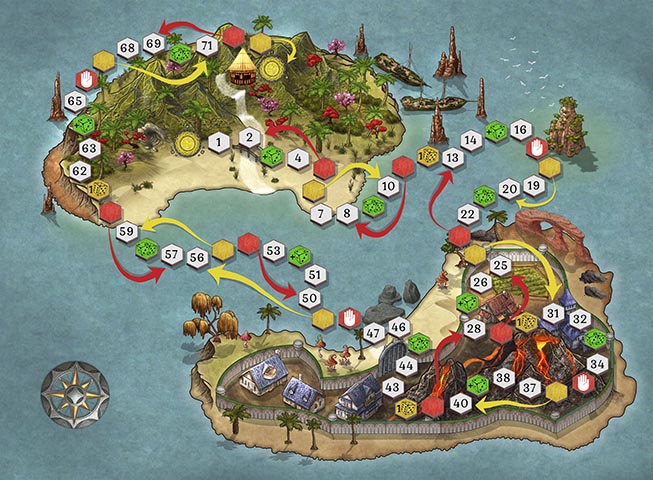The height and width of the screenshot is (480, 653).
Task: Choose hex space 34
Action: 597,363
